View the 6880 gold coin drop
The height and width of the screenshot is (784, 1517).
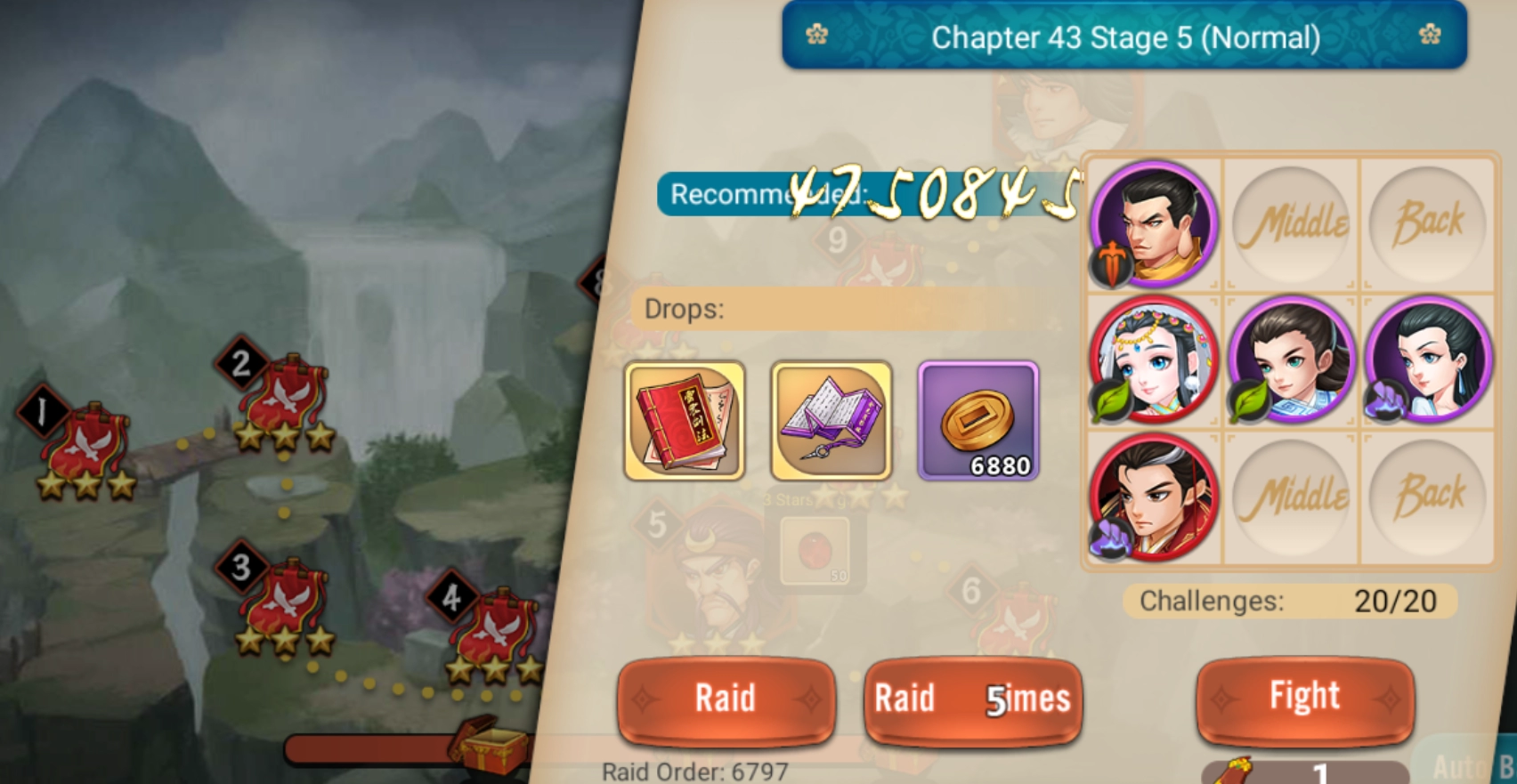tap(978, 421)
